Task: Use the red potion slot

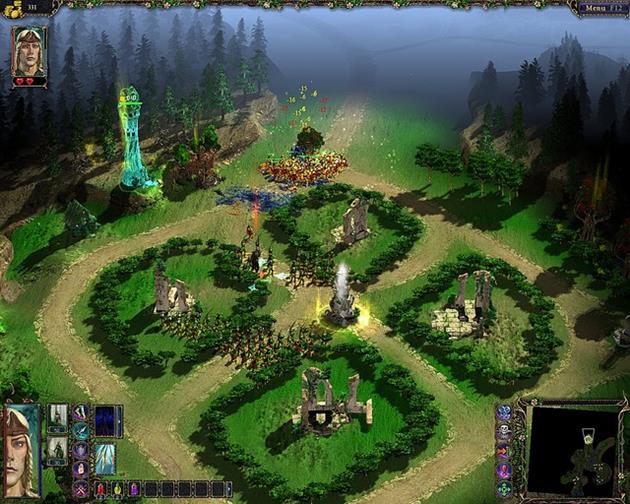Action: 100,489
